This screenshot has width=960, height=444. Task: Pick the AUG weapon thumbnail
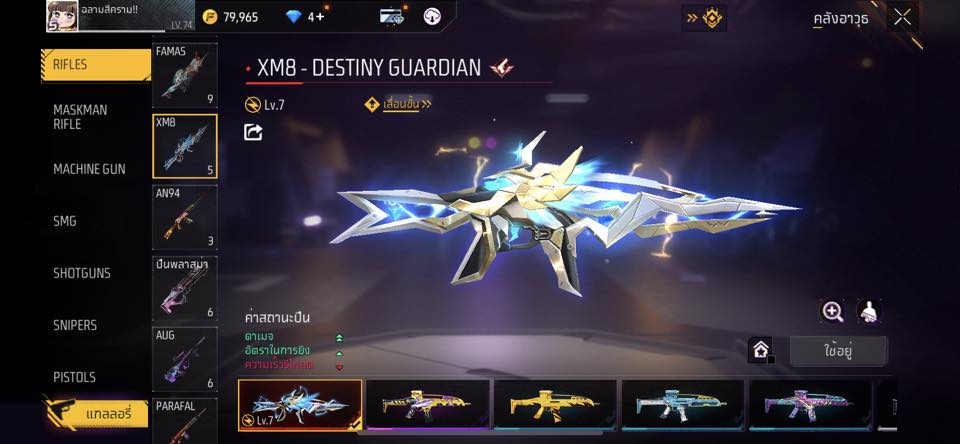184,359
